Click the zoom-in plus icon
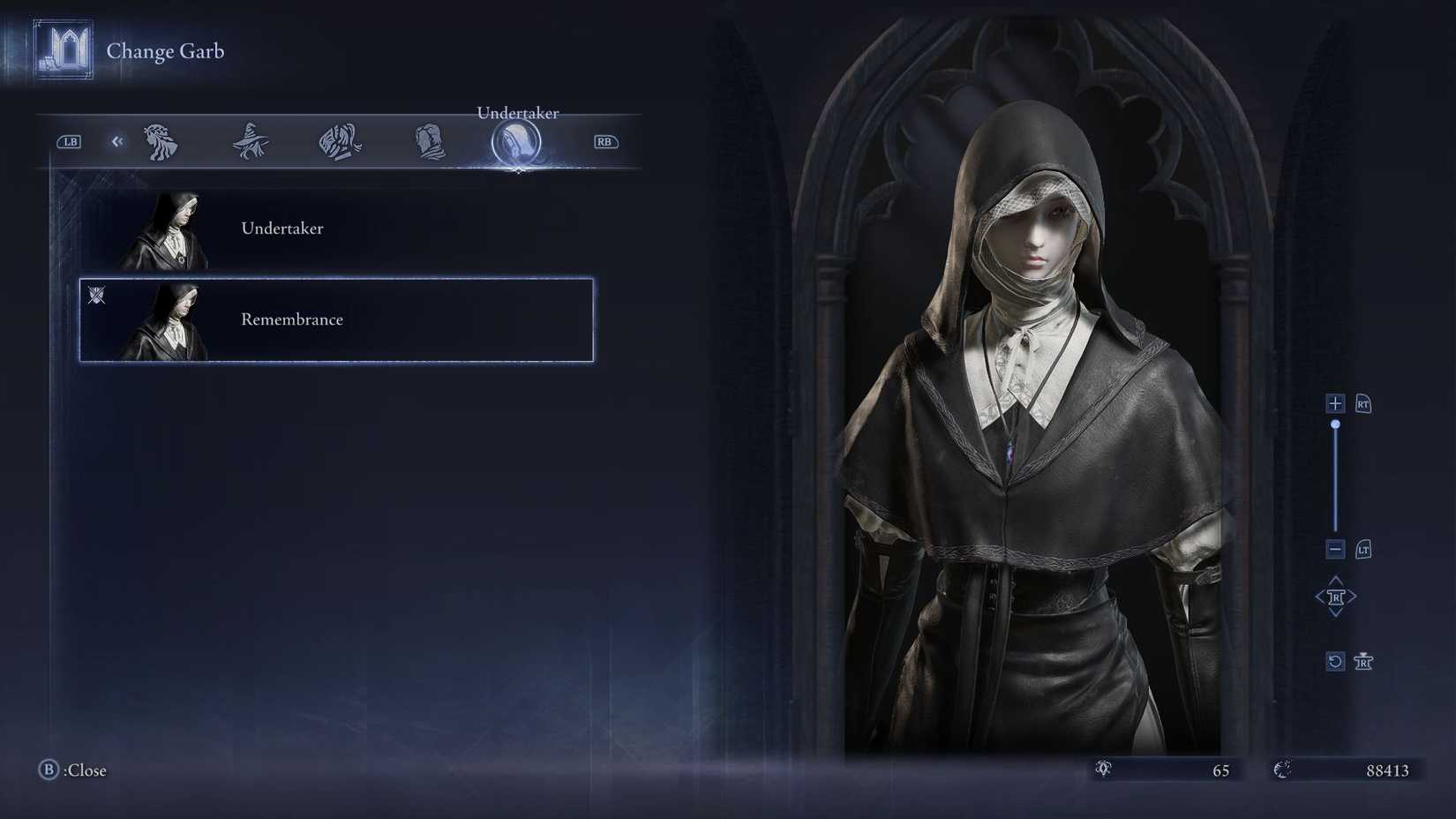The height and width of the screenshot is (819, 1456). click(1335, 403)
